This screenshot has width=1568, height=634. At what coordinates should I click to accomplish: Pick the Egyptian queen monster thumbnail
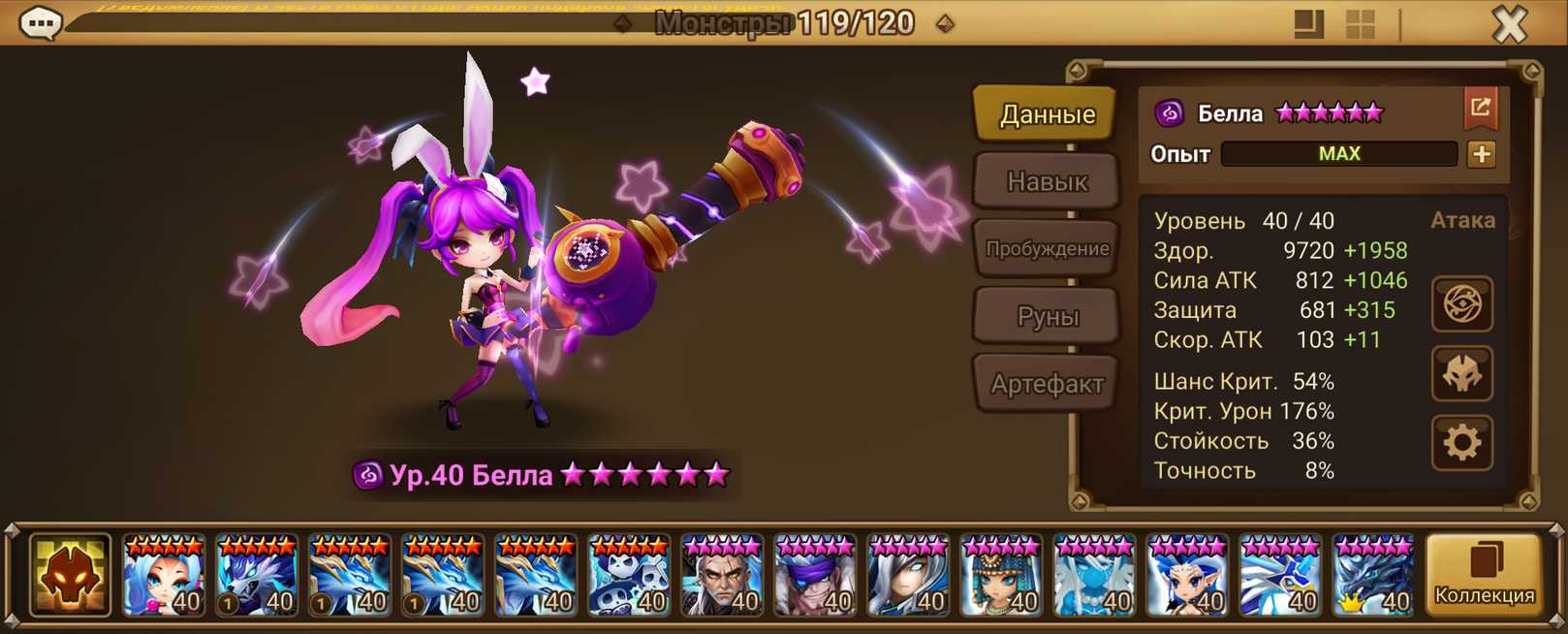click(1001, 576)
